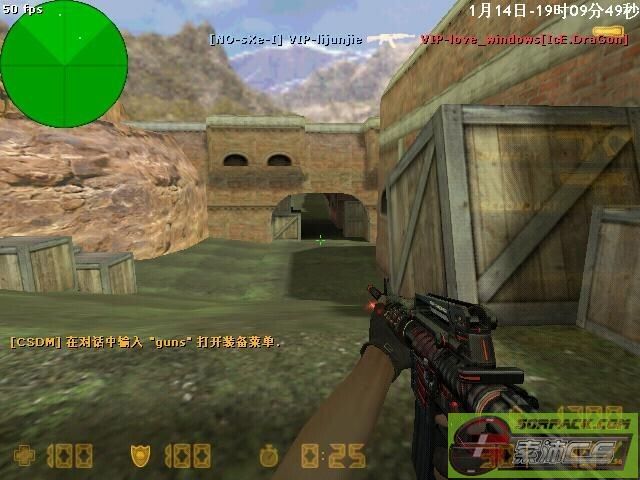Click the green circular radar
Viewport: 640px width, 480px height.
64,64
